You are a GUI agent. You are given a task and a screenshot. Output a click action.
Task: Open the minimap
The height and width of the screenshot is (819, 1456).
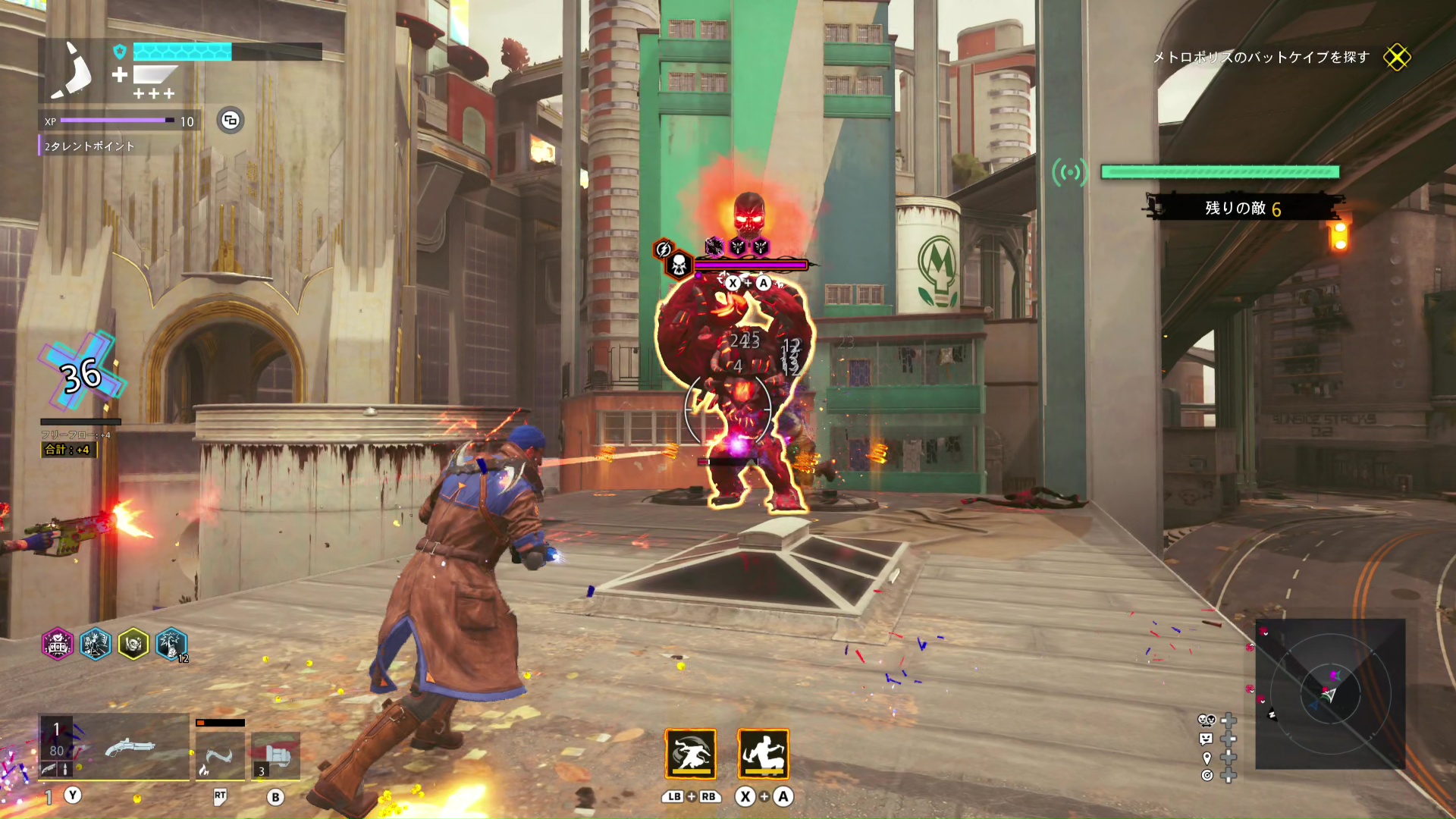tap(1330, 694)
